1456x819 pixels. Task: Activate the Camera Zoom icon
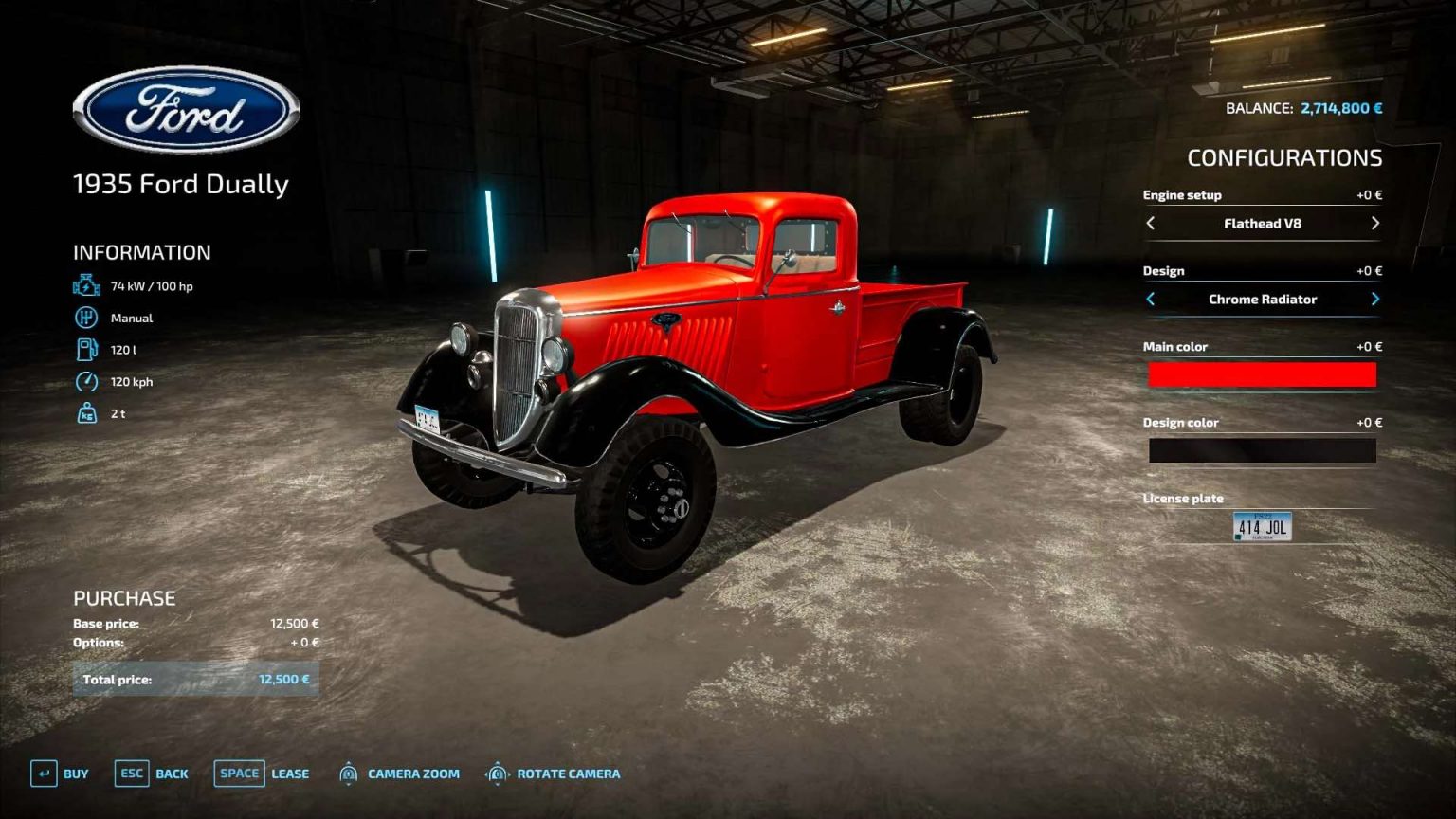347,773
